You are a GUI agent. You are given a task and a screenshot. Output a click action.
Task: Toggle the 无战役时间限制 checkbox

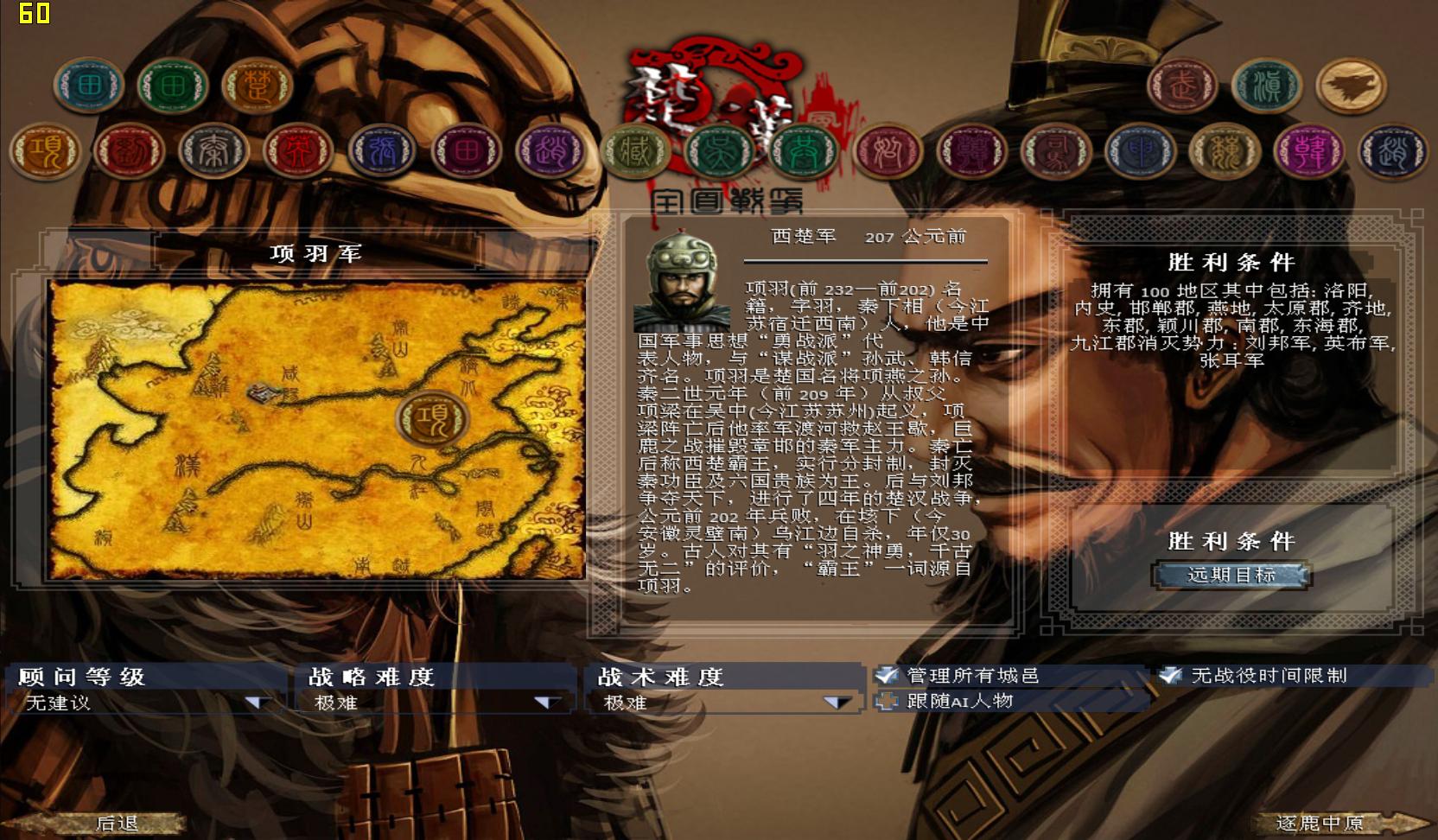(1173, 678)
